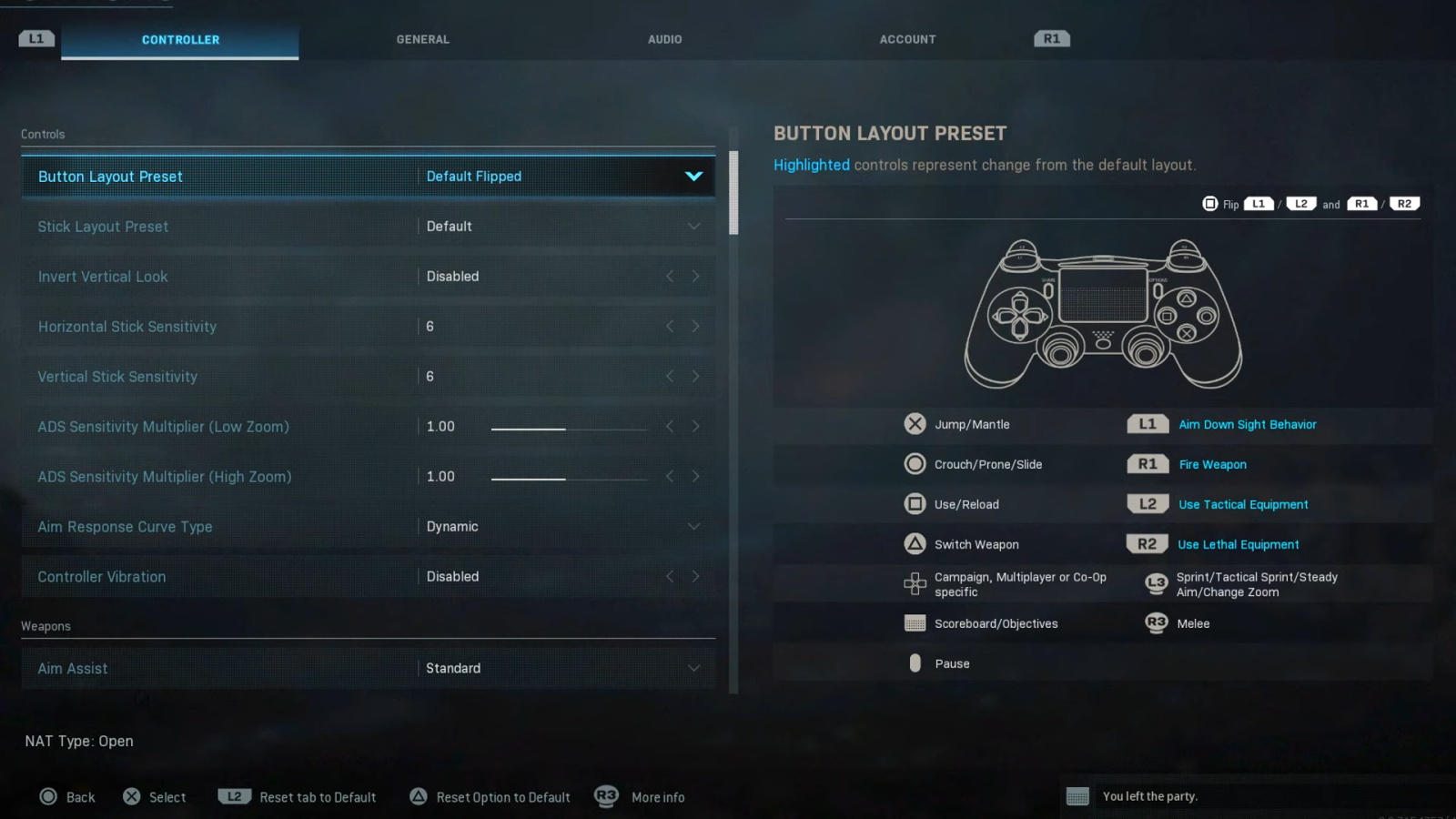1456x819 pixels.
Task: Click the triangle Reset Option icon
Action: (418, 796)
